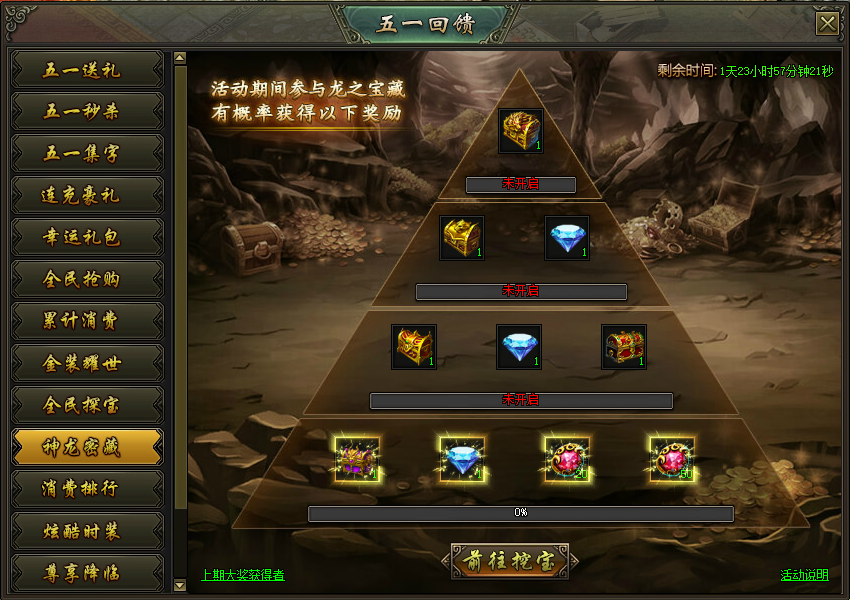Show the 连充豪礼 tab

tap(87, 195)
